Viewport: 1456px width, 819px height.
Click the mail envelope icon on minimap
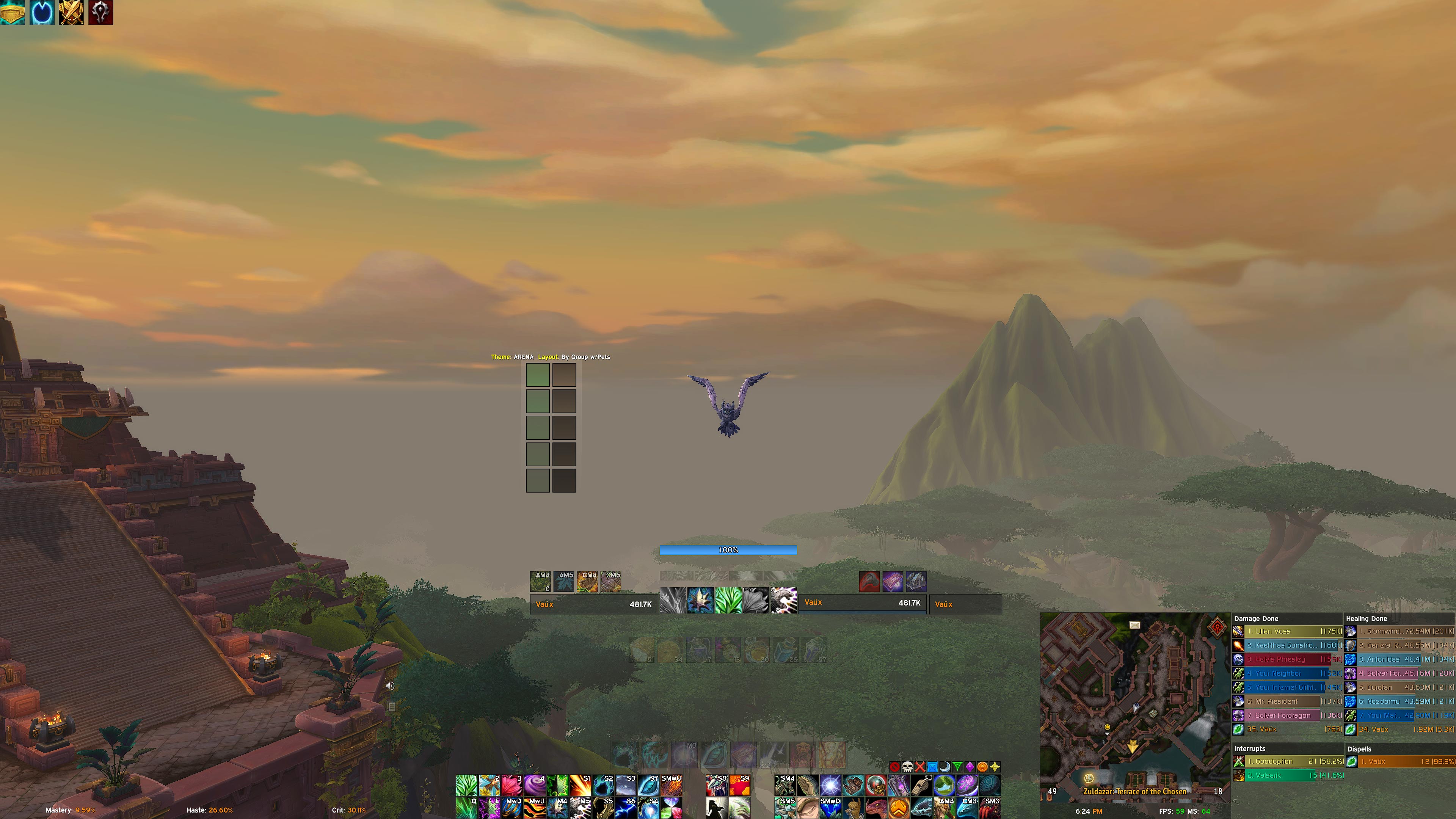click(x=1134, y=624)
